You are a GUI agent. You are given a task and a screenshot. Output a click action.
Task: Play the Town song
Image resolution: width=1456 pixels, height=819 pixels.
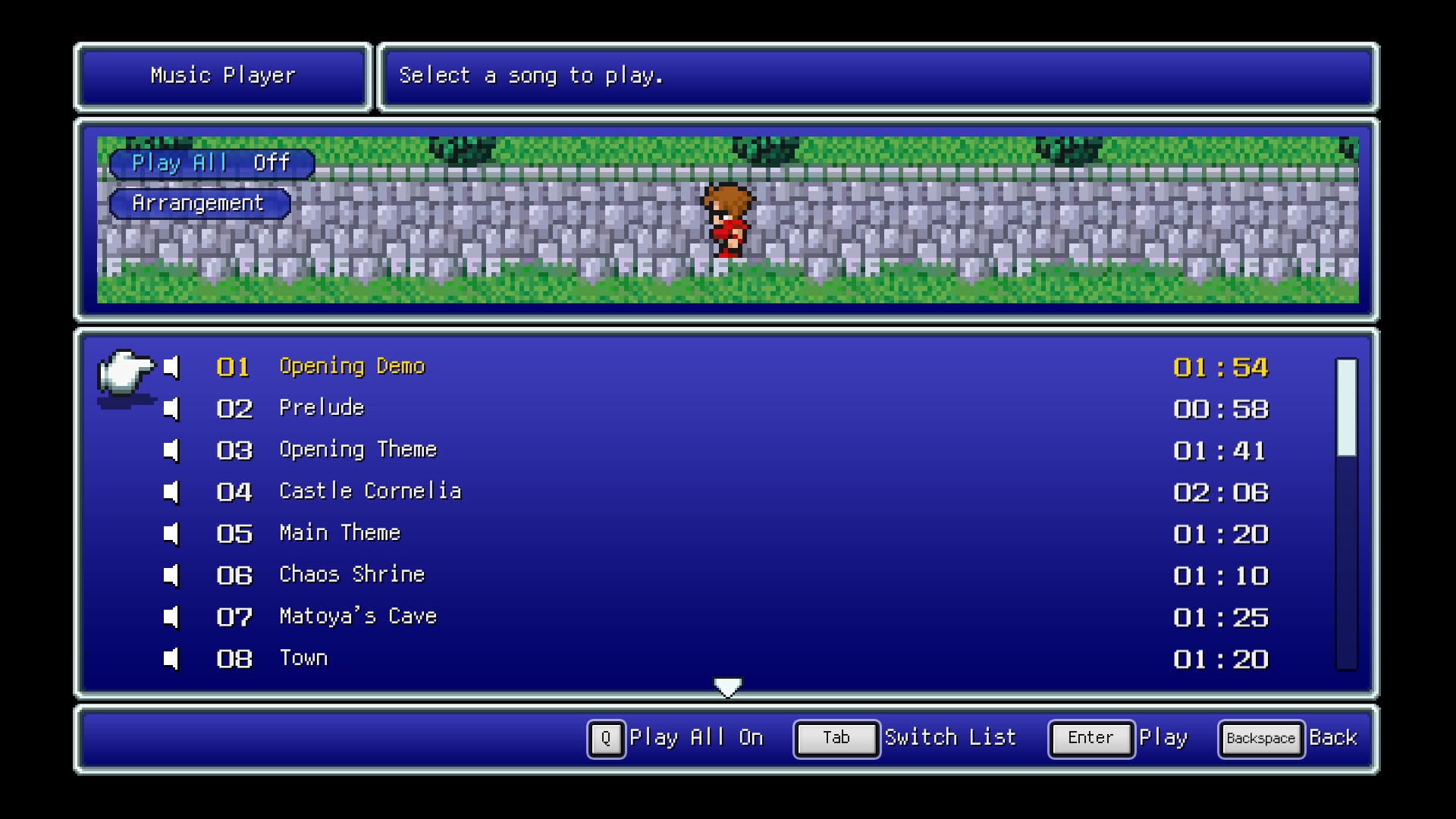click(303, 659)
